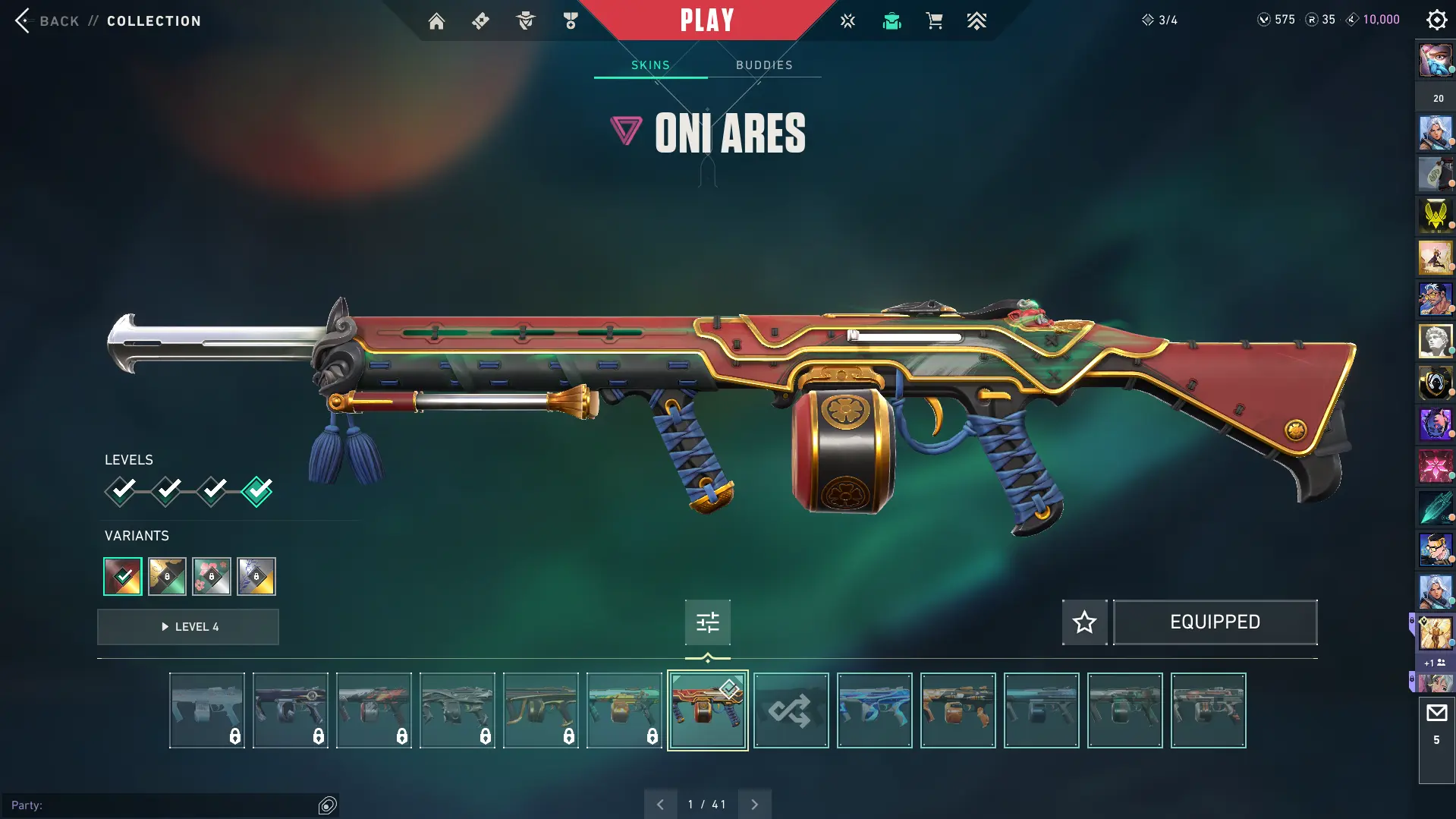Select the Skins tab
The width and height of the screenshot is (1456, 819).
[650, 65]
